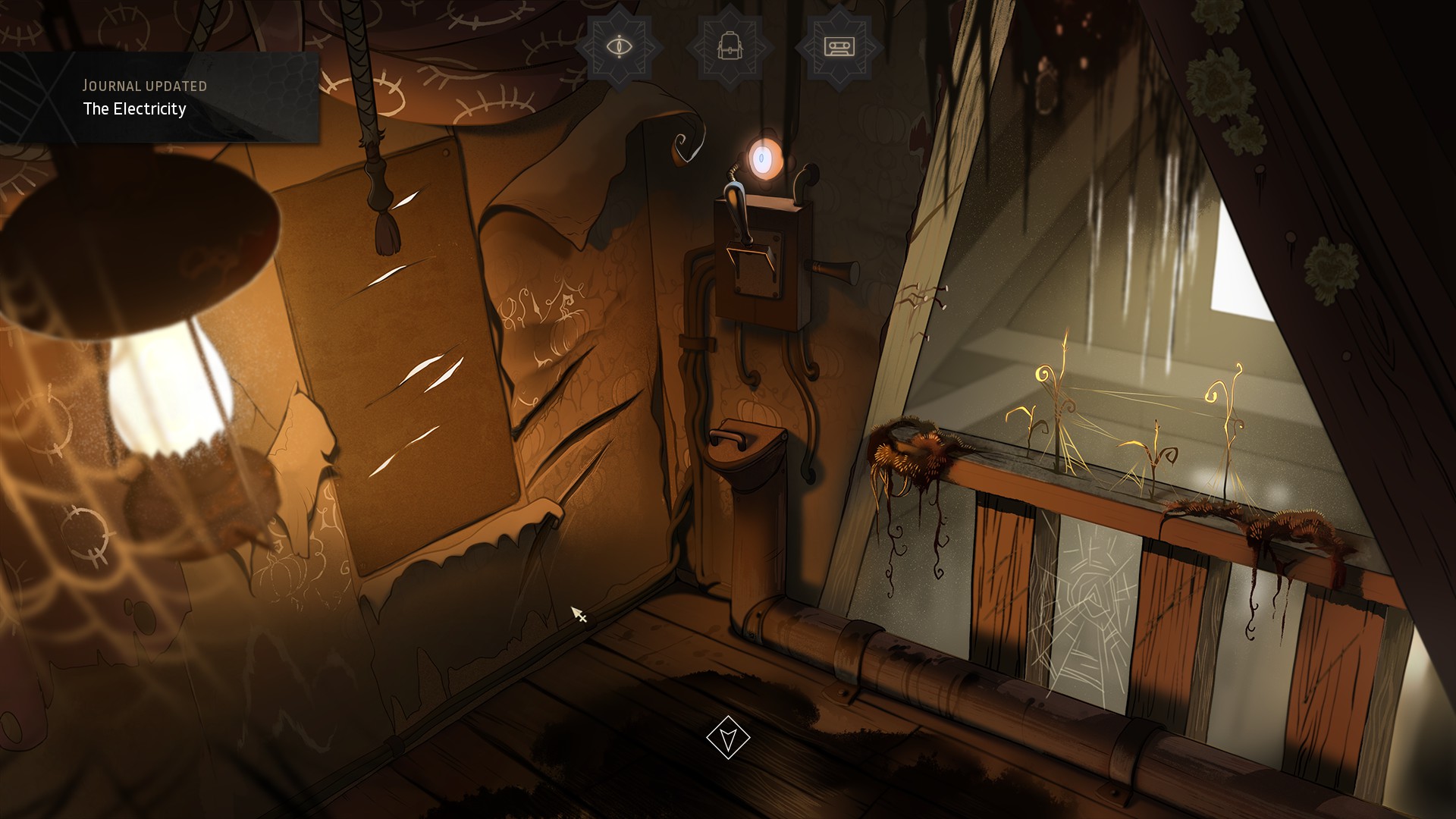Open the cassette tape menu
The width and height of the screenshot is (1456, 819).
tap(839, 47)
